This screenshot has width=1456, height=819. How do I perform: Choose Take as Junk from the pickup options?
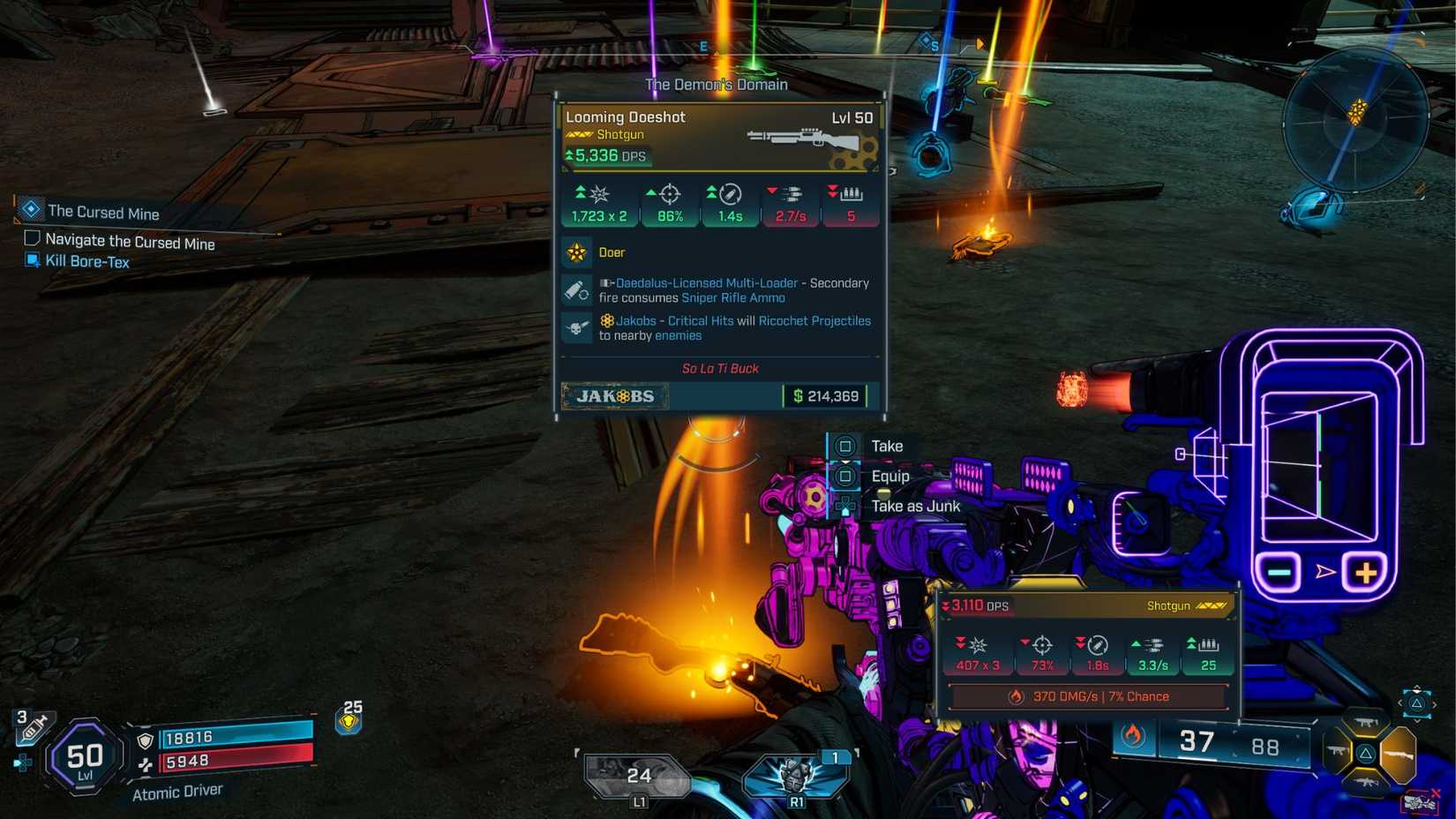[915, 506]
